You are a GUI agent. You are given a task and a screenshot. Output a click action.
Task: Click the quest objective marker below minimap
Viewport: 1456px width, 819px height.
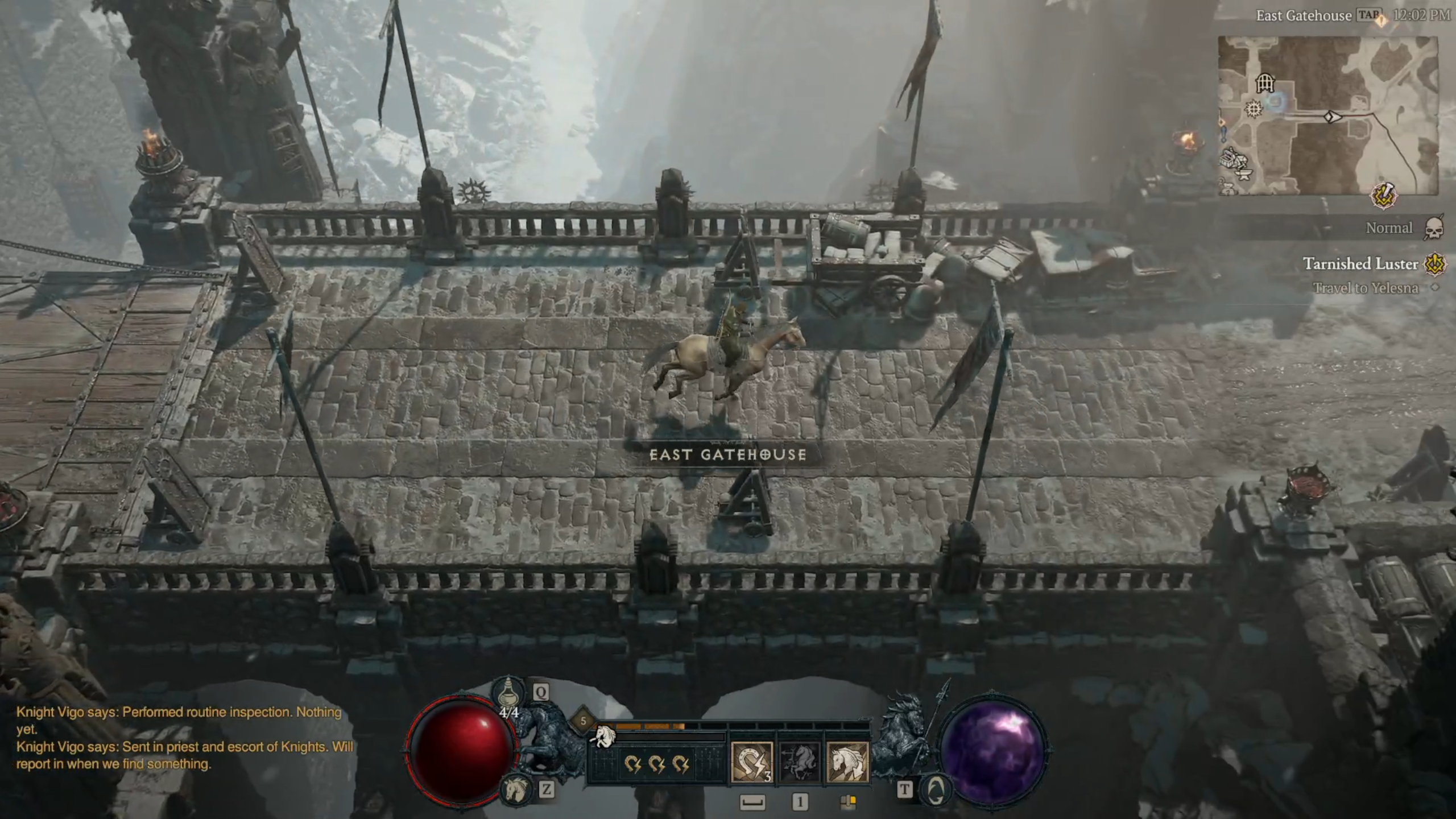pos(1384,196)
